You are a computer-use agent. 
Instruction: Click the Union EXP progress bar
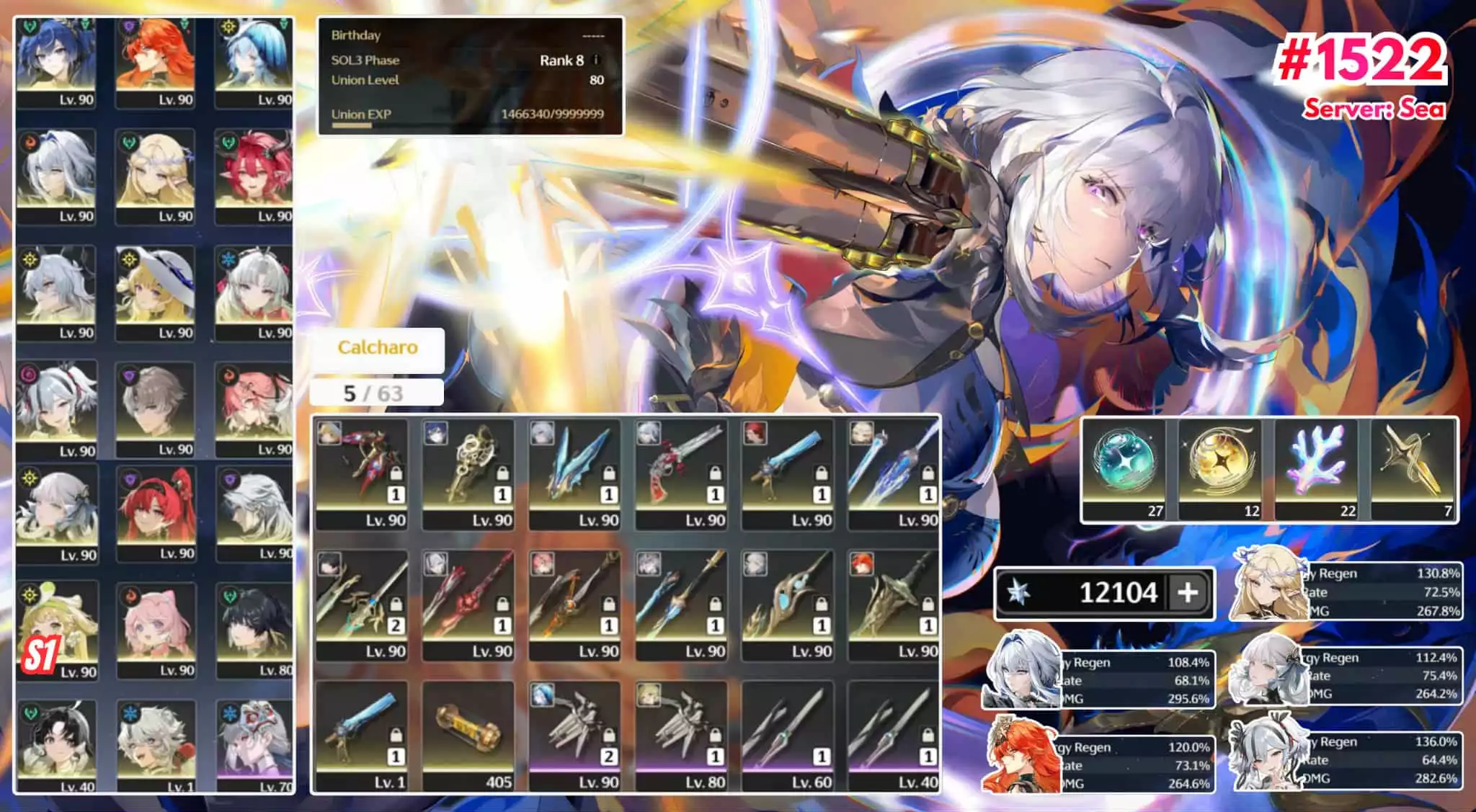[x=350, y=124]
